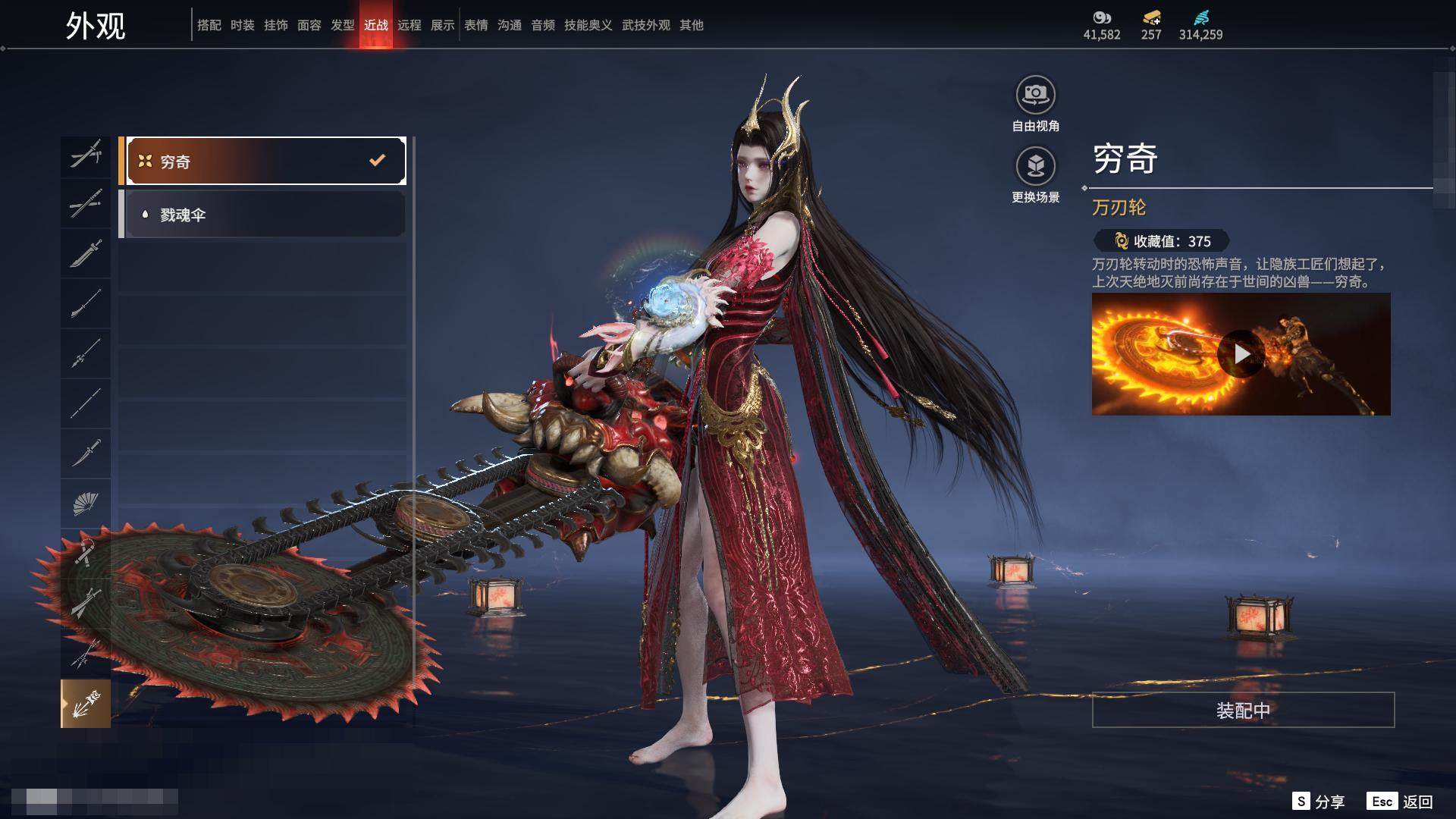
Task: Play the 穷奇 preview video
Action: 1241,354
